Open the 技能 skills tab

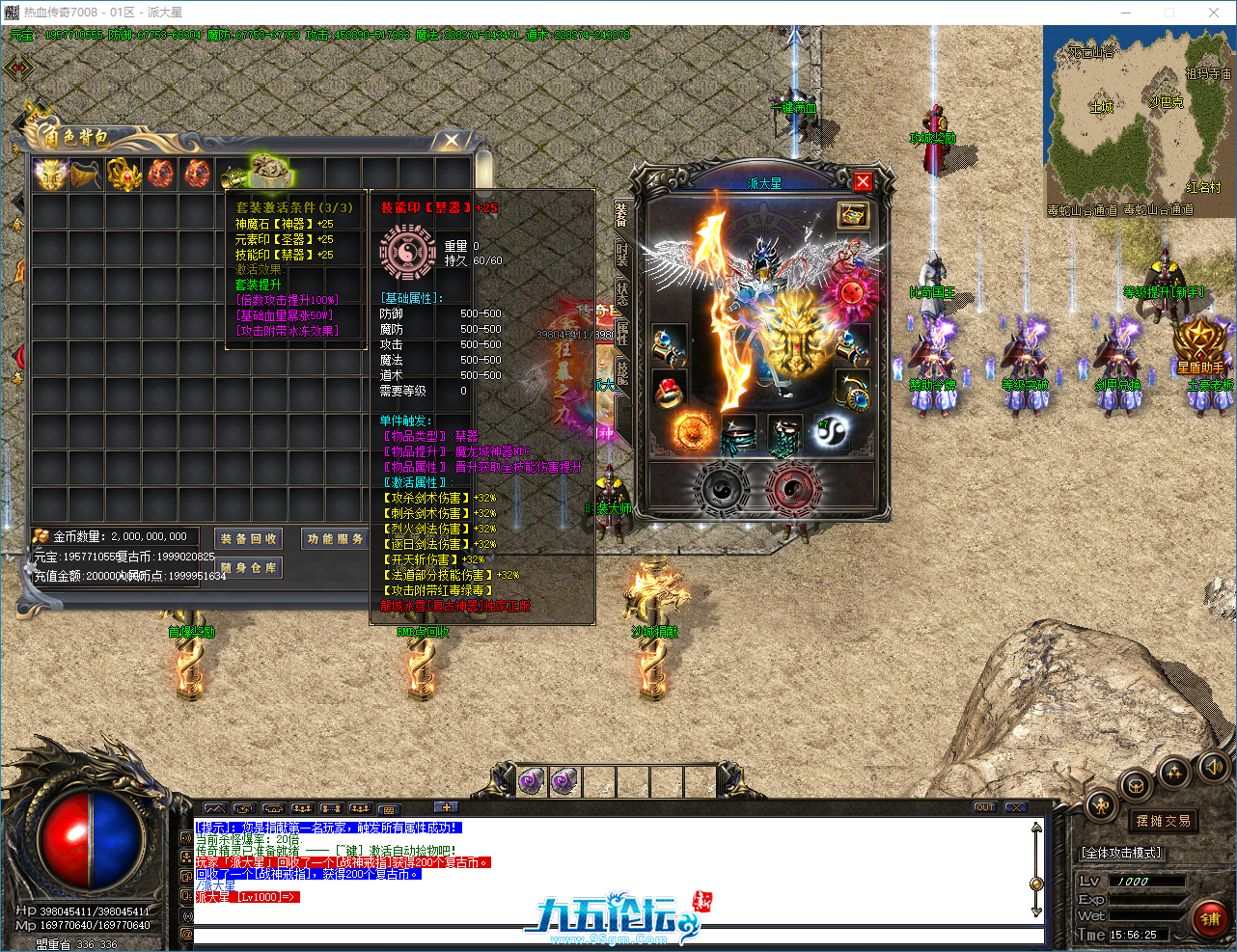(622, 372)
